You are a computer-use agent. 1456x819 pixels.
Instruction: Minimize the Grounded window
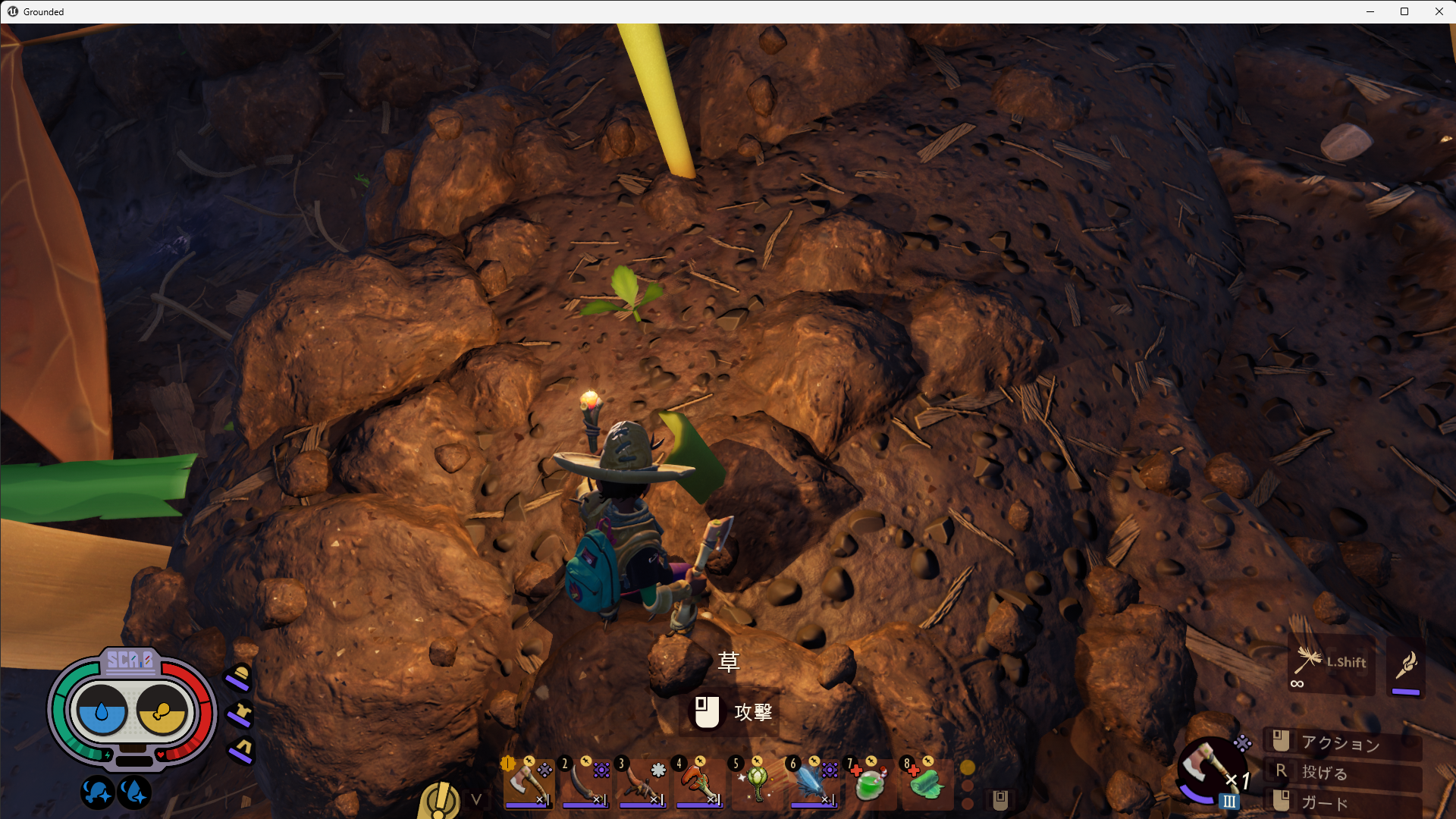[1370, 11]
